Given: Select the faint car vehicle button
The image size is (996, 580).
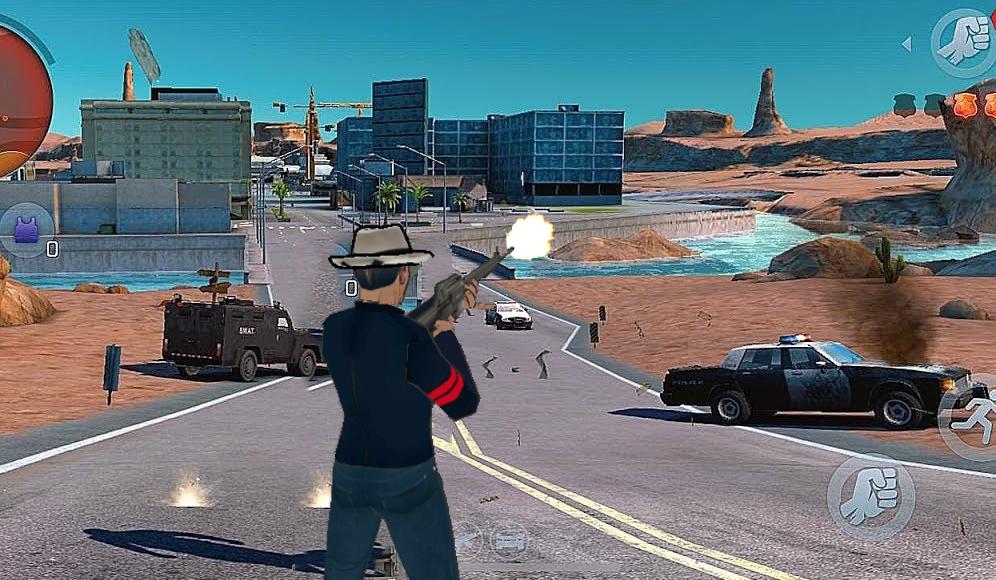Looking at the screenshot, I should 510,540.
